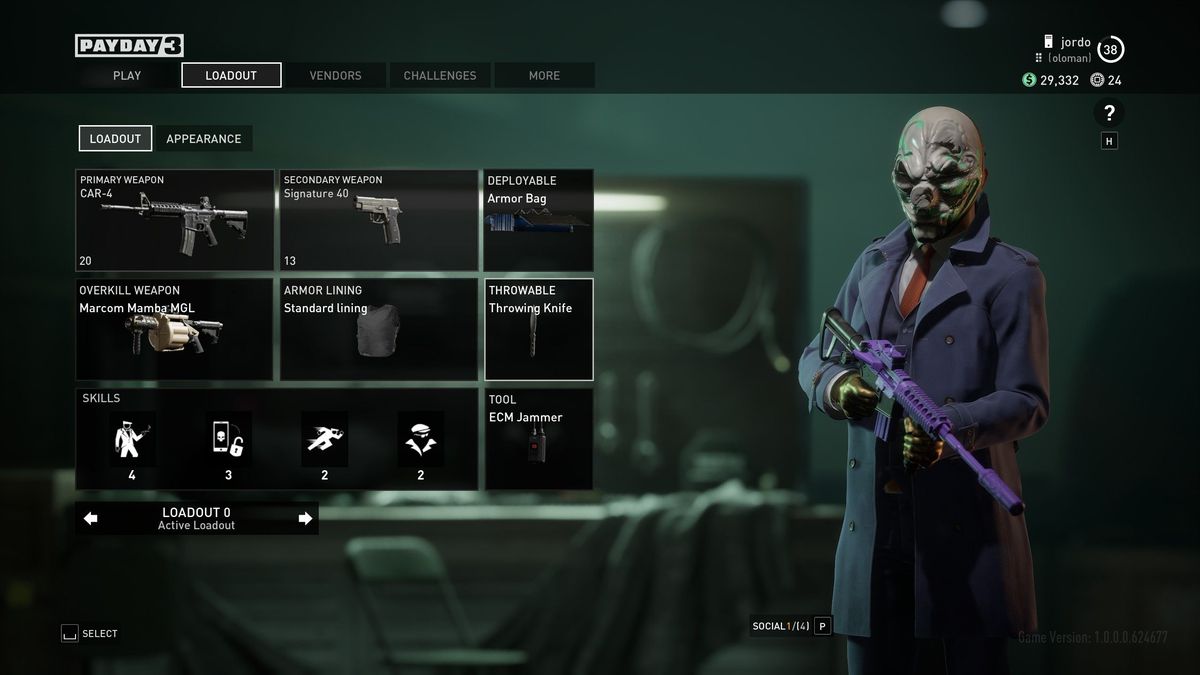Advance to the next loadout with right arrow

305,518
